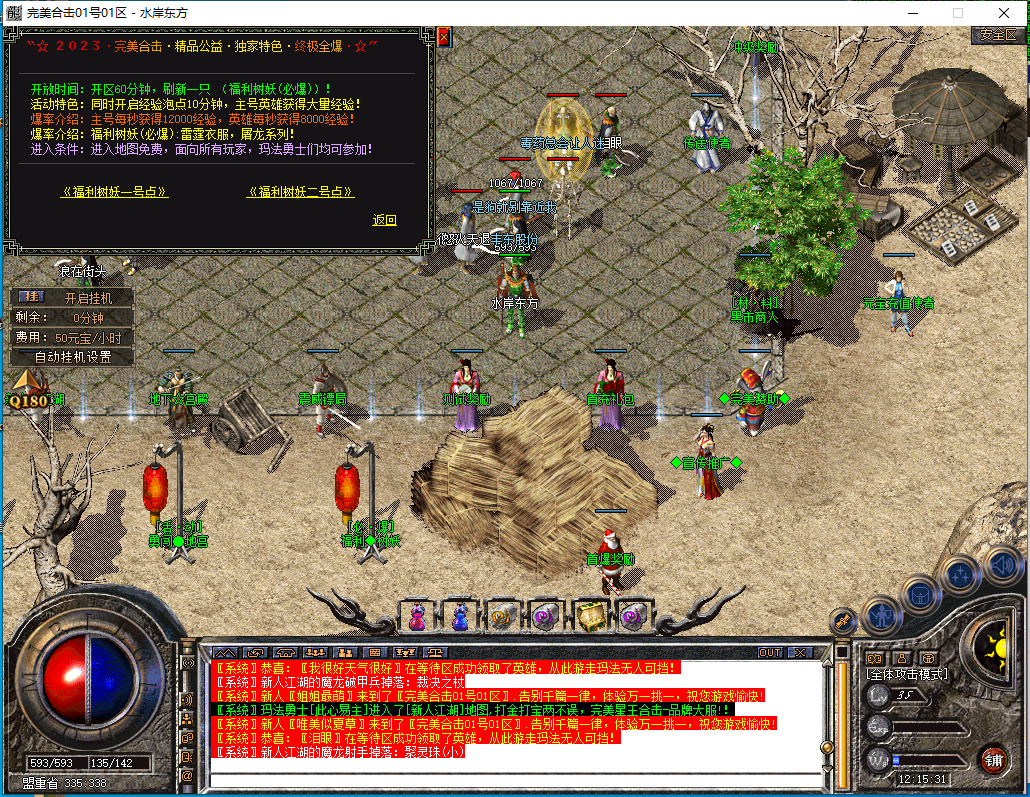Open the shop with the red 铺 button
Screen dimensions: 1030x797
pos(992,757)
